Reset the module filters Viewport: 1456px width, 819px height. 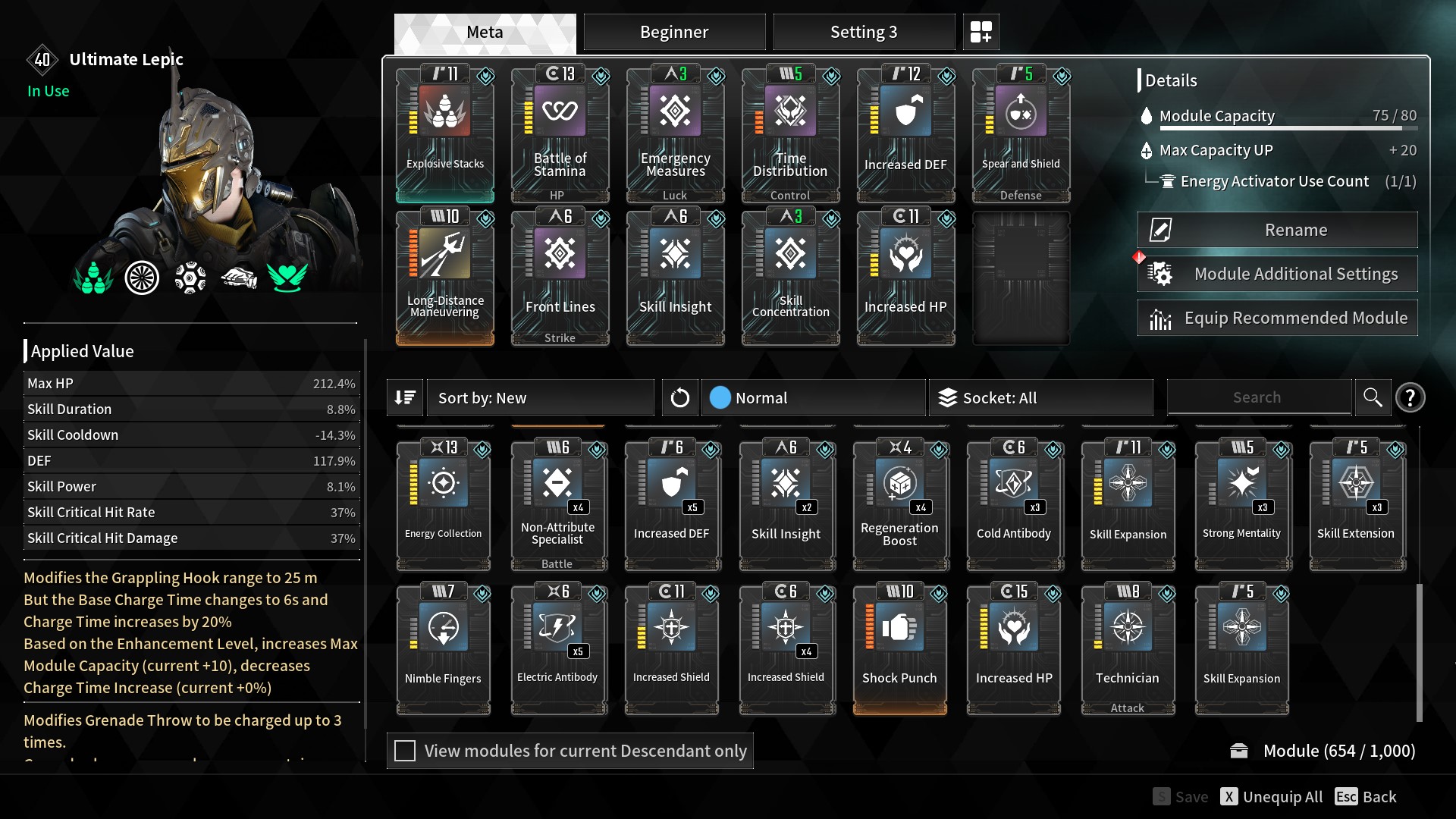click(x=679, y=397)
